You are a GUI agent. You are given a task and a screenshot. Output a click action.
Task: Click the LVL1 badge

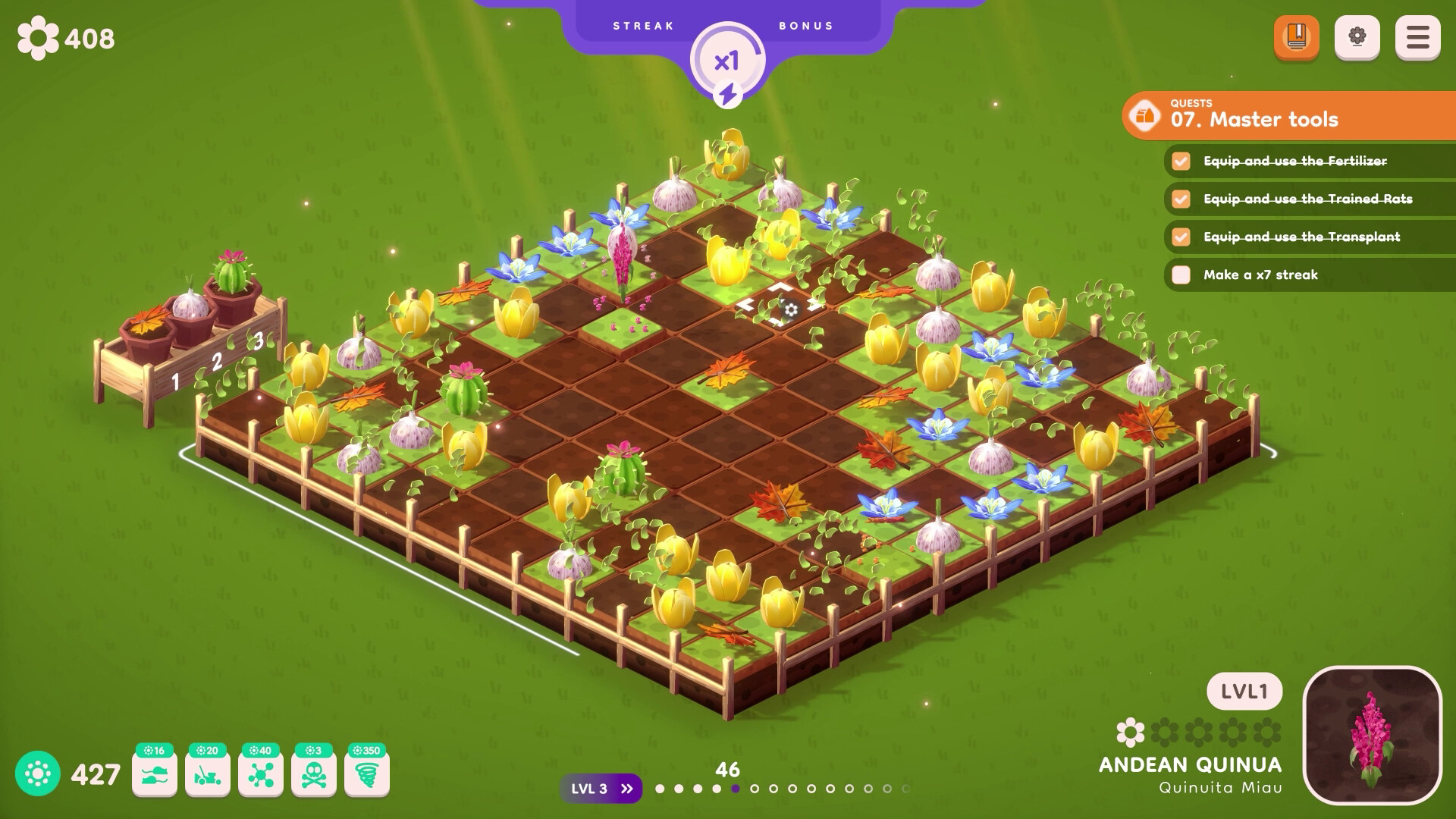[1244, 690]
